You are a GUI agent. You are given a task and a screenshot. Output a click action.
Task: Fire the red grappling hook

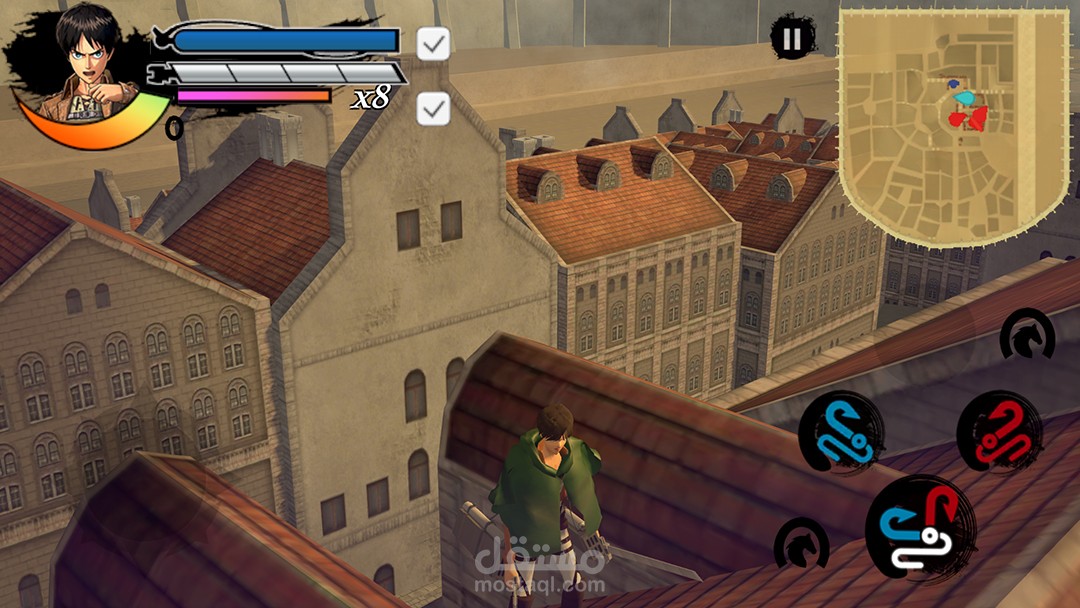pos(998,432)
